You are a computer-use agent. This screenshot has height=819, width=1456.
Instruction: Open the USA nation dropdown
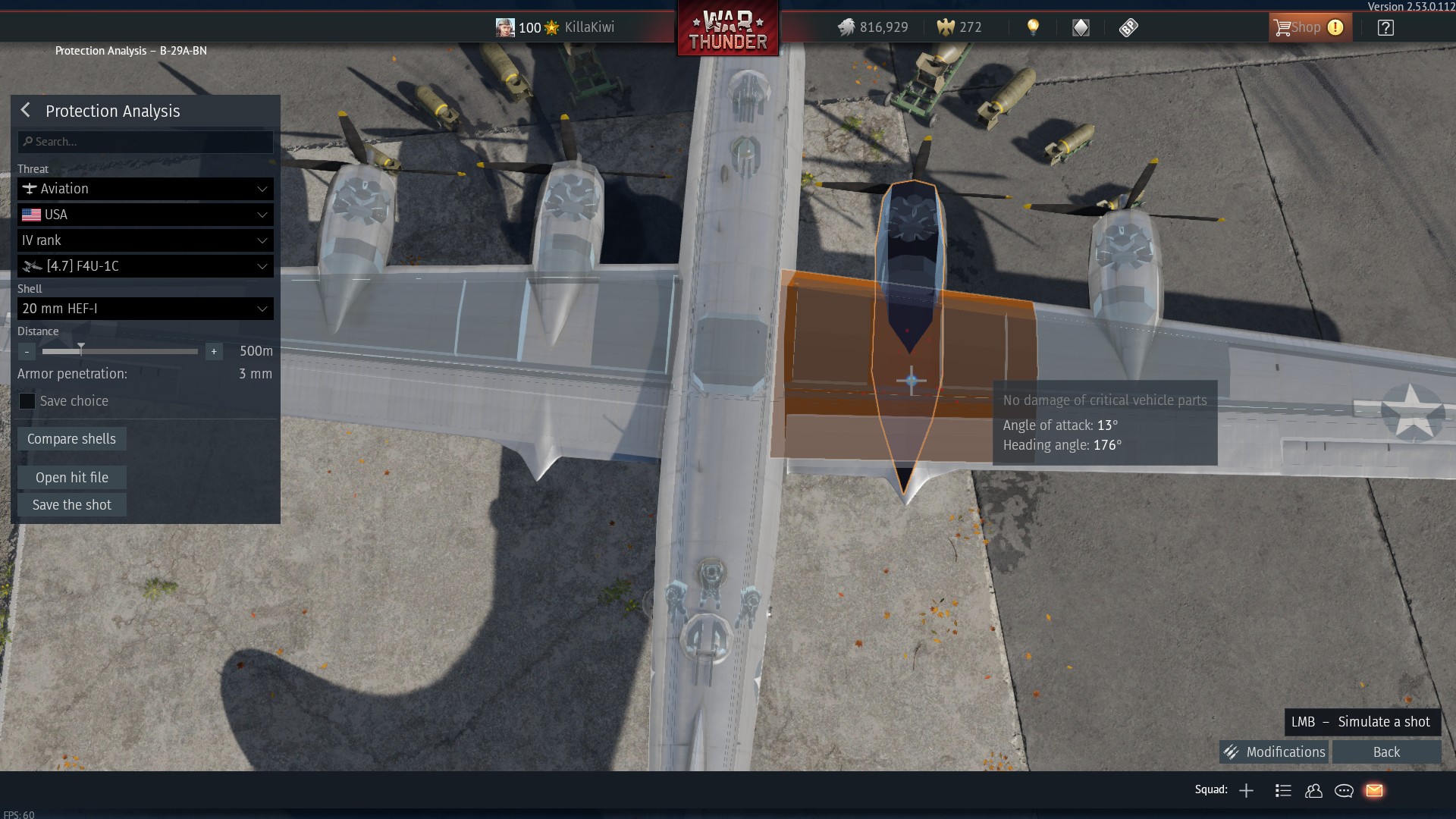click(146, 215)
